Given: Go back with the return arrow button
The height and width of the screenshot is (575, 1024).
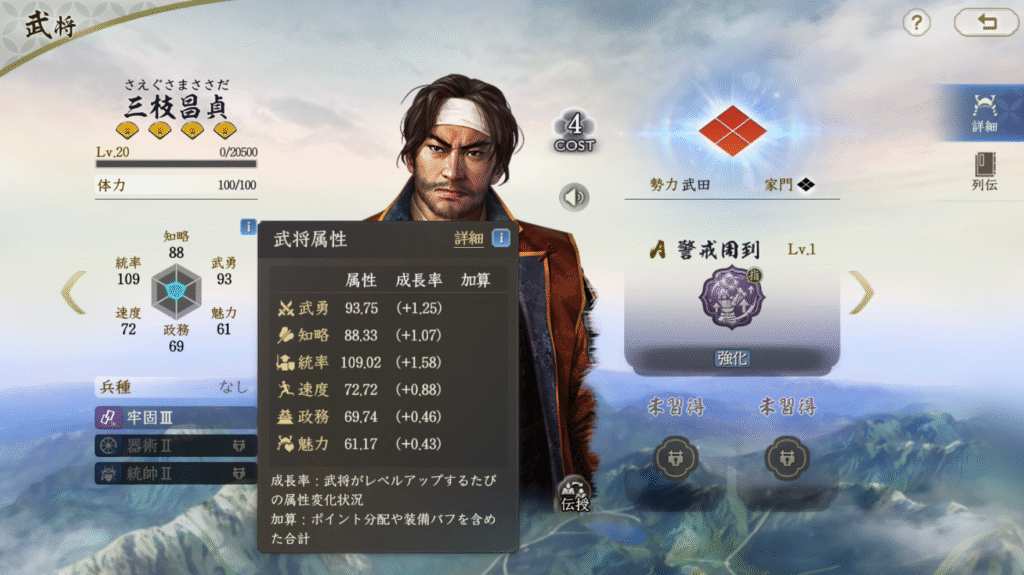Looking at the screenshot, I should pyautogui.click(x=986, y=23).
